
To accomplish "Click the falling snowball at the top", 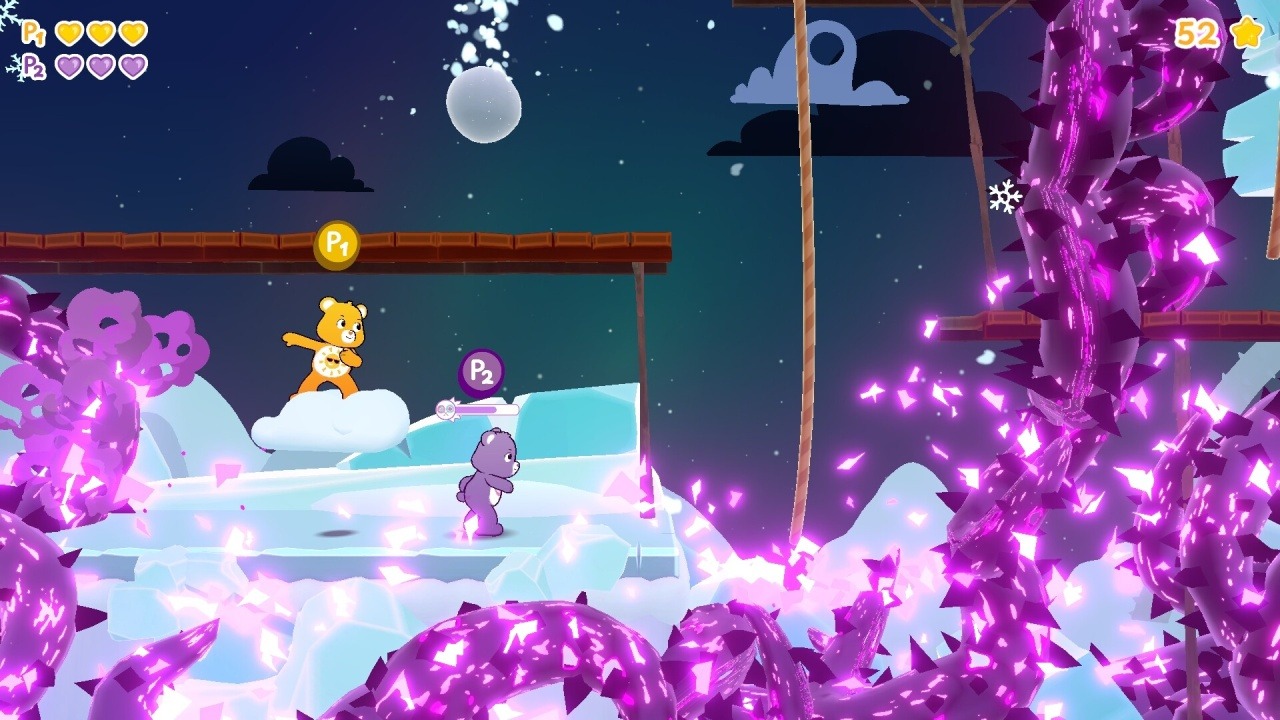I will tap(483, 103).
